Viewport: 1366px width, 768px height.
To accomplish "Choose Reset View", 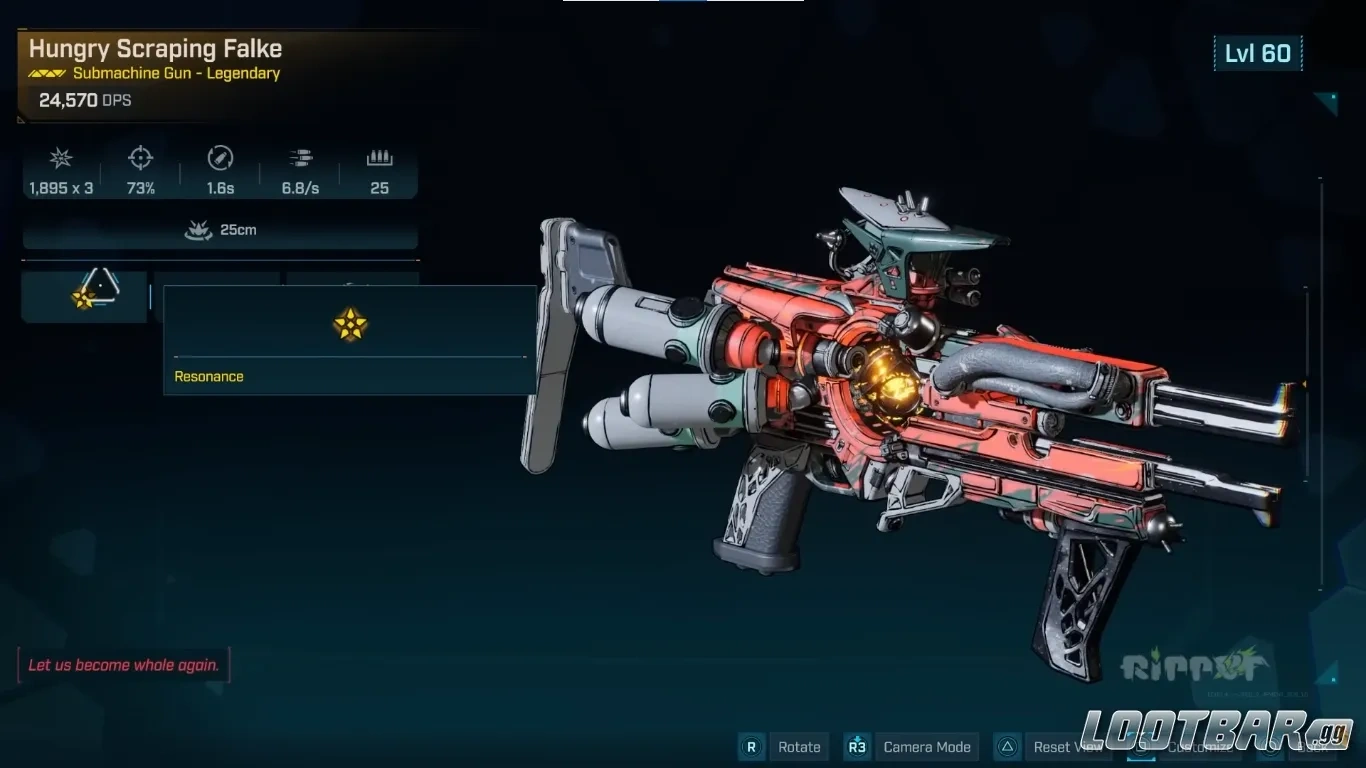I will pos(1066,747).
